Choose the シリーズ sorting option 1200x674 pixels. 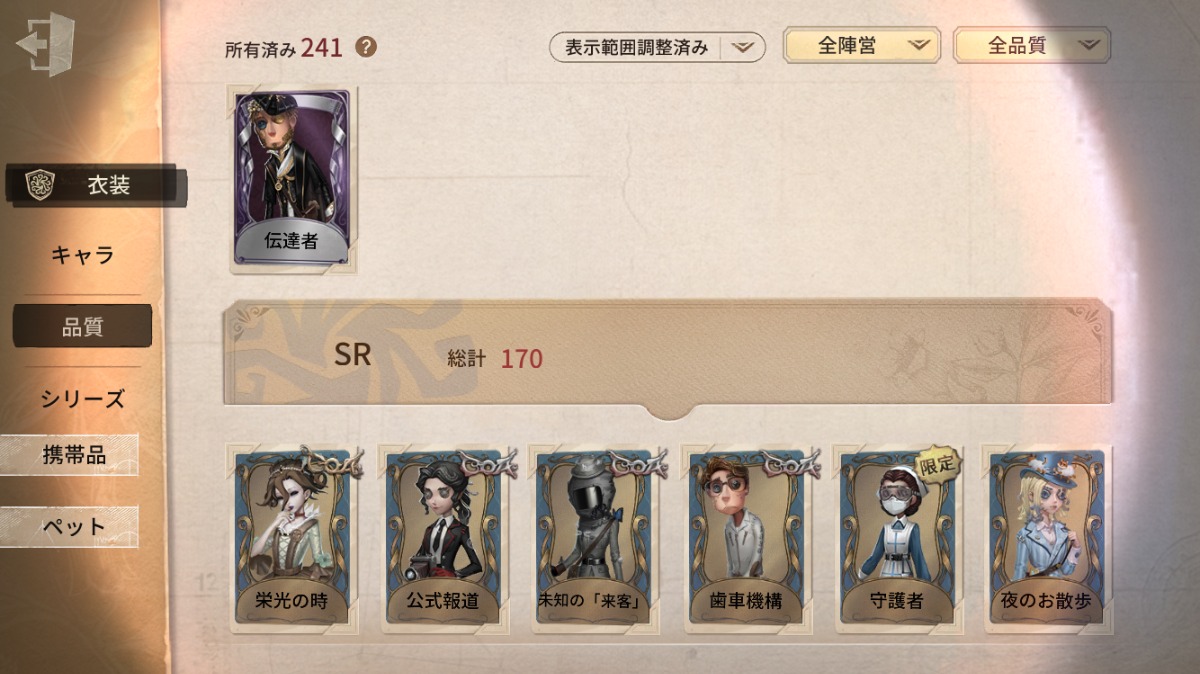click(x=83, y=398)
